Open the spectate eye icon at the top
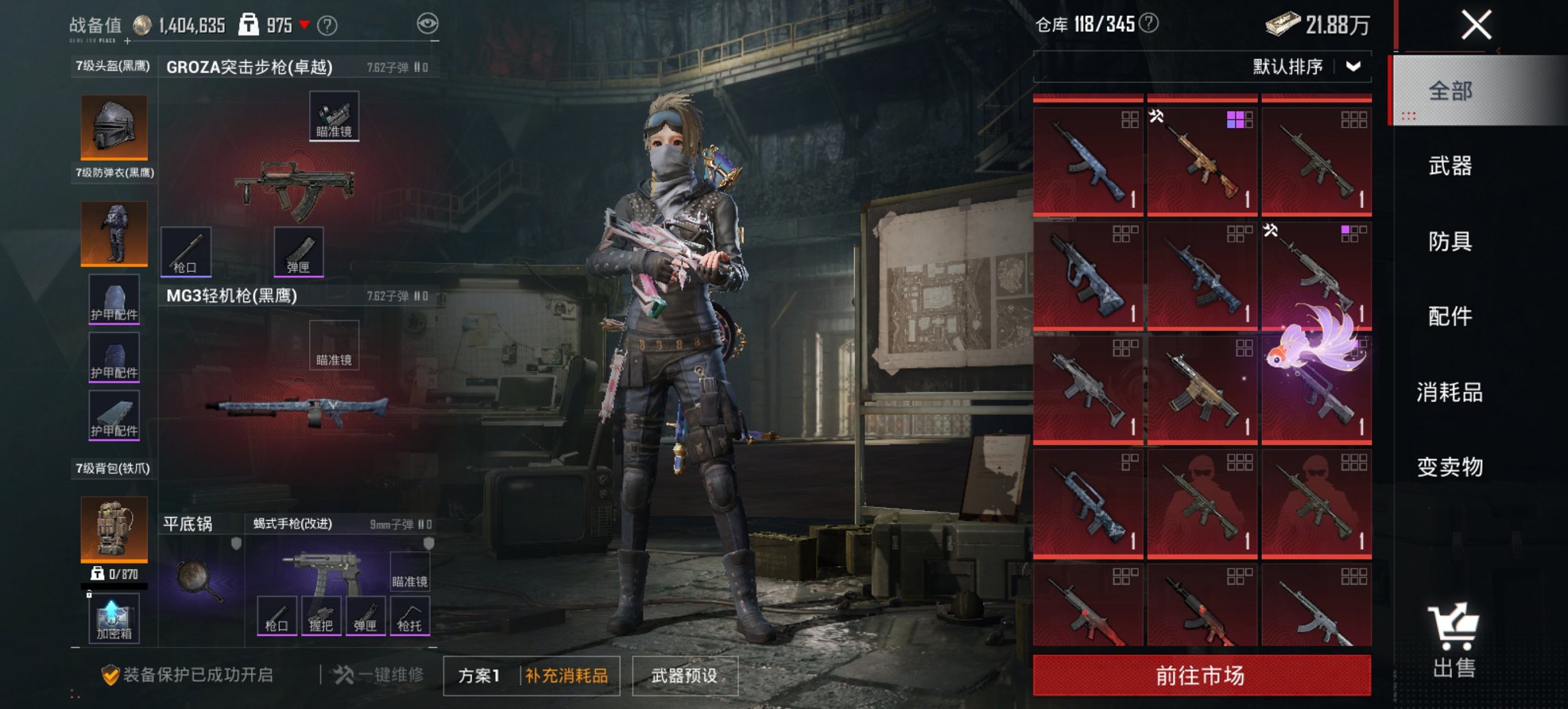The width and height of the screenshot is (1568, 709). coord(427,23)
